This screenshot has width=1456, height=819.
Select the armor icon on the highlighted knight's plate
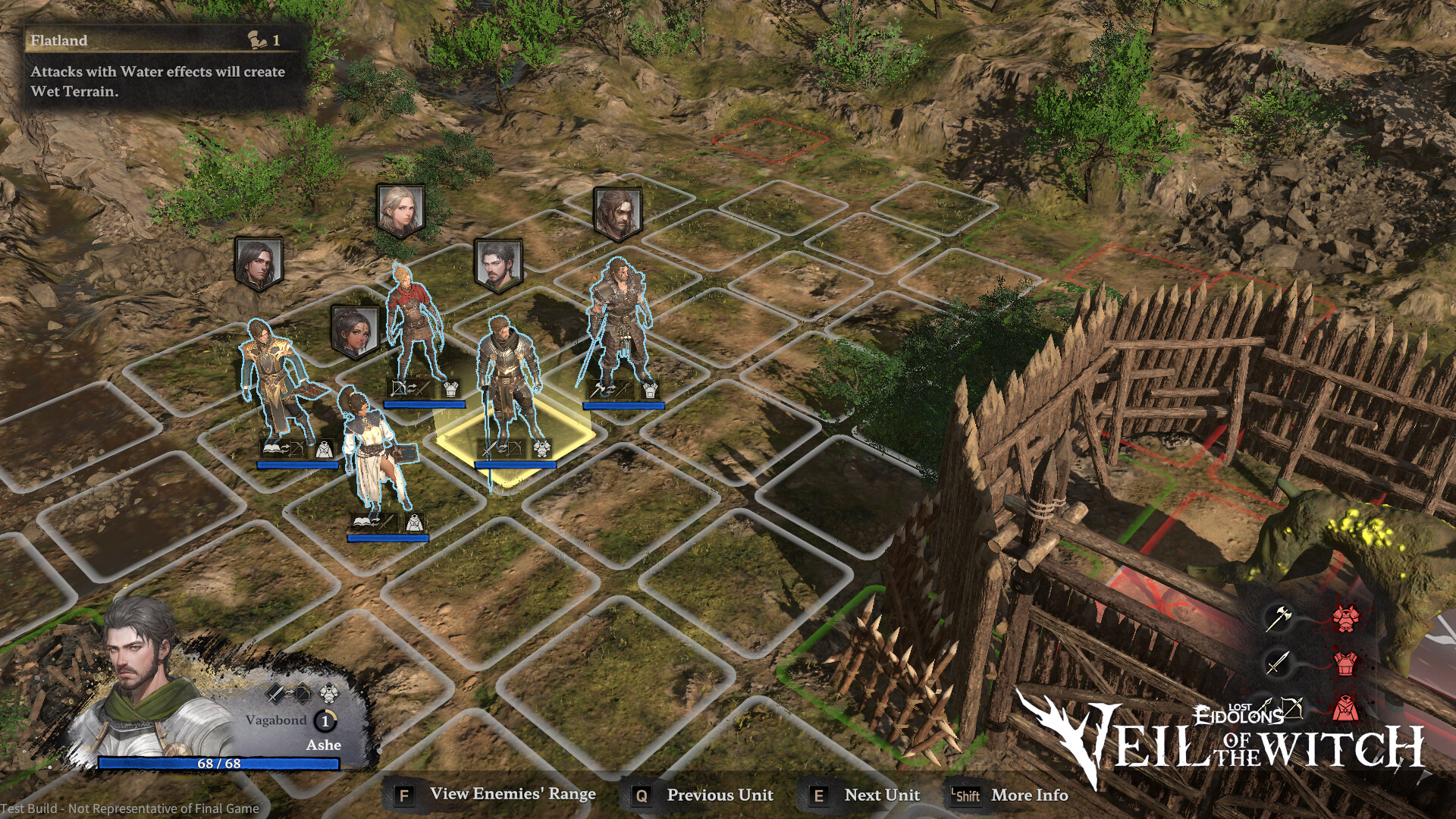pyautogui.click(x=542, y=447)
